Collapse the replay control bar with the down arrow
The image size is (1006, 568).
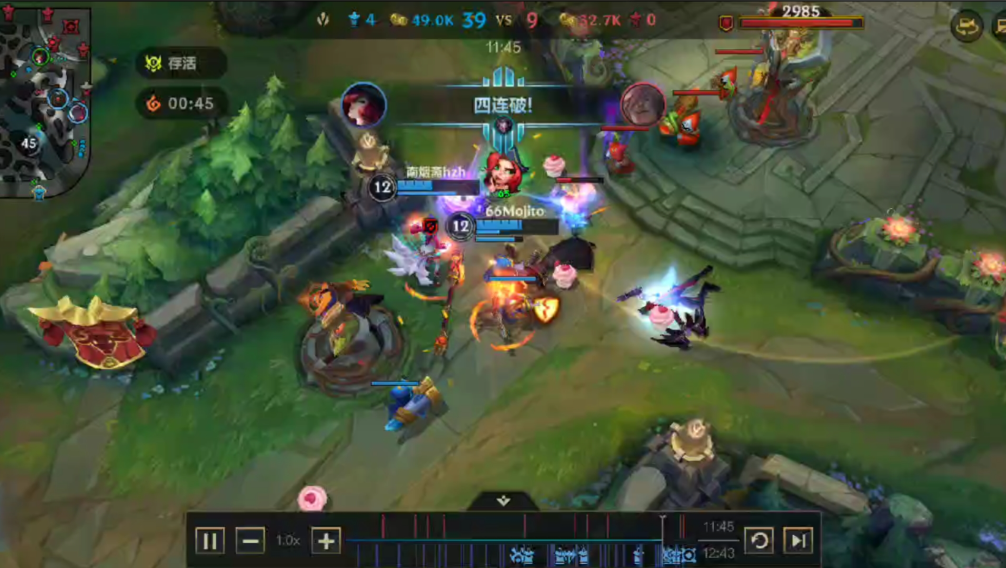coord(503,500)
